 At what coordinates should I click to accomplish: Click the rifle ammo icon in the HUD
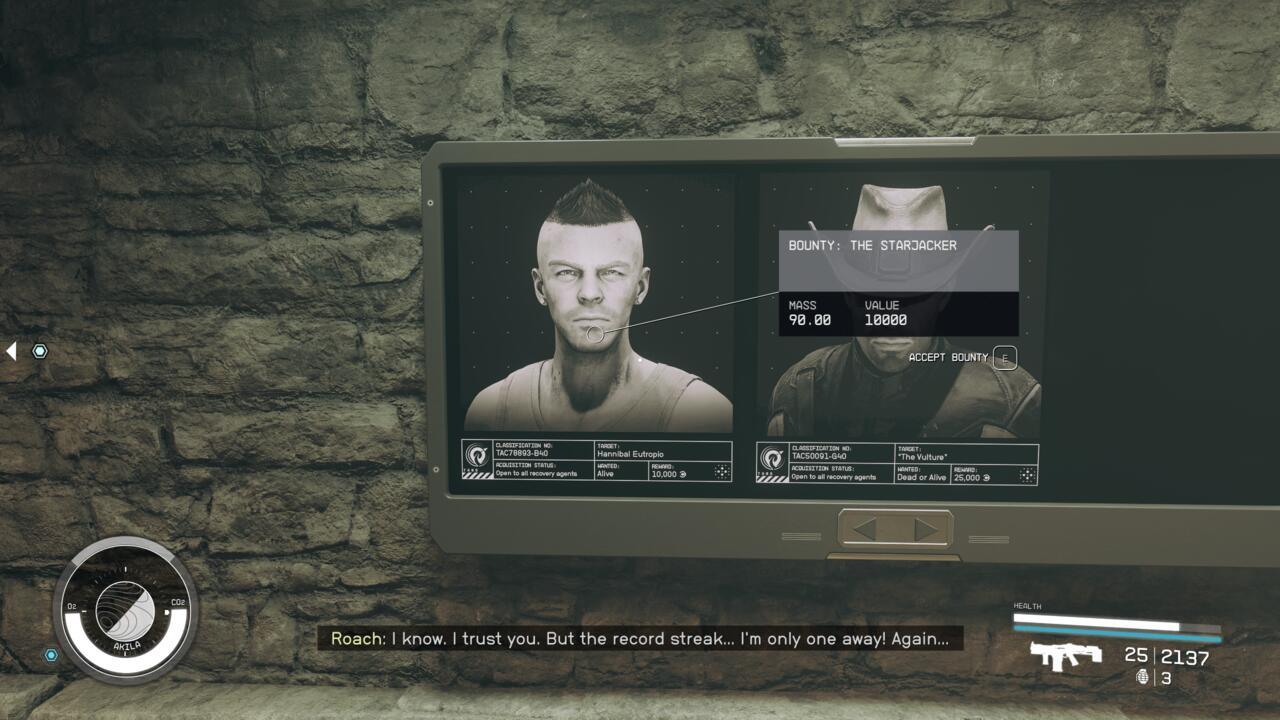1065,657
